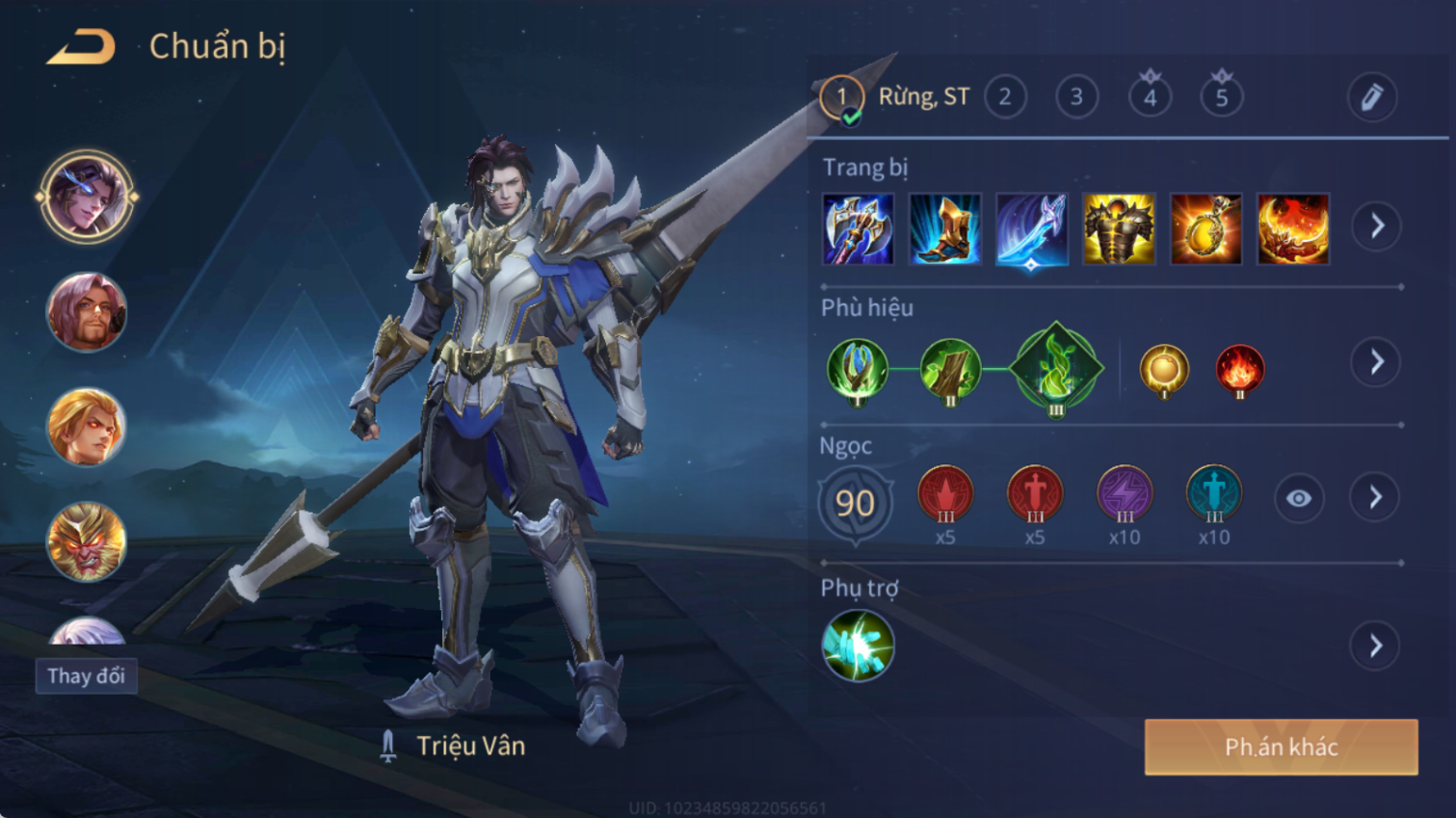Select preset slot number 2
Image resolution: width=1456 pixels, height=818 pixels.
pos(1005,97)
